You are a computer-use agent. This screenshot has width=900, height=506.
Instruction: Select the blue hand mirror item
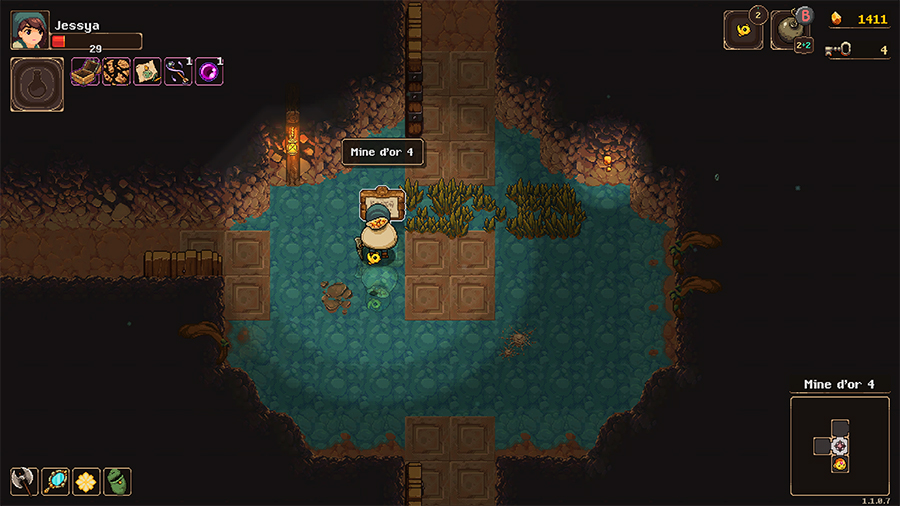click(x=55, y=481)
